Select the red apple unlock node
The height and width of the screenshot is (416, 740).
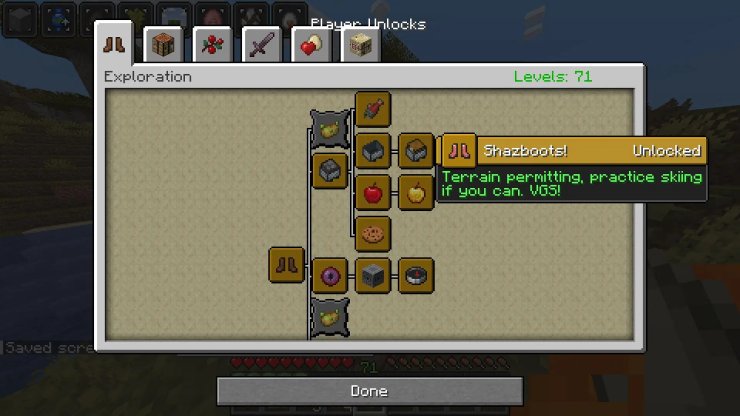372,192
